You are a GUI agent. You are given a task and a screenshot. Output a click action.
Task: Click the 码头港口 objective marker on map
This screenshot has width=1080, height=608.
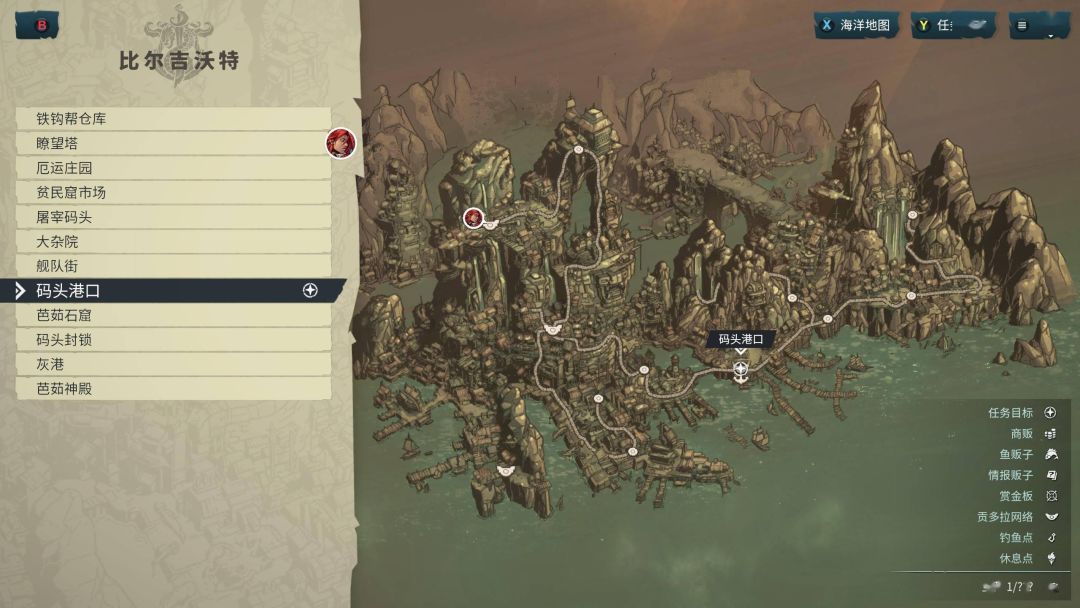click(740, 369)
